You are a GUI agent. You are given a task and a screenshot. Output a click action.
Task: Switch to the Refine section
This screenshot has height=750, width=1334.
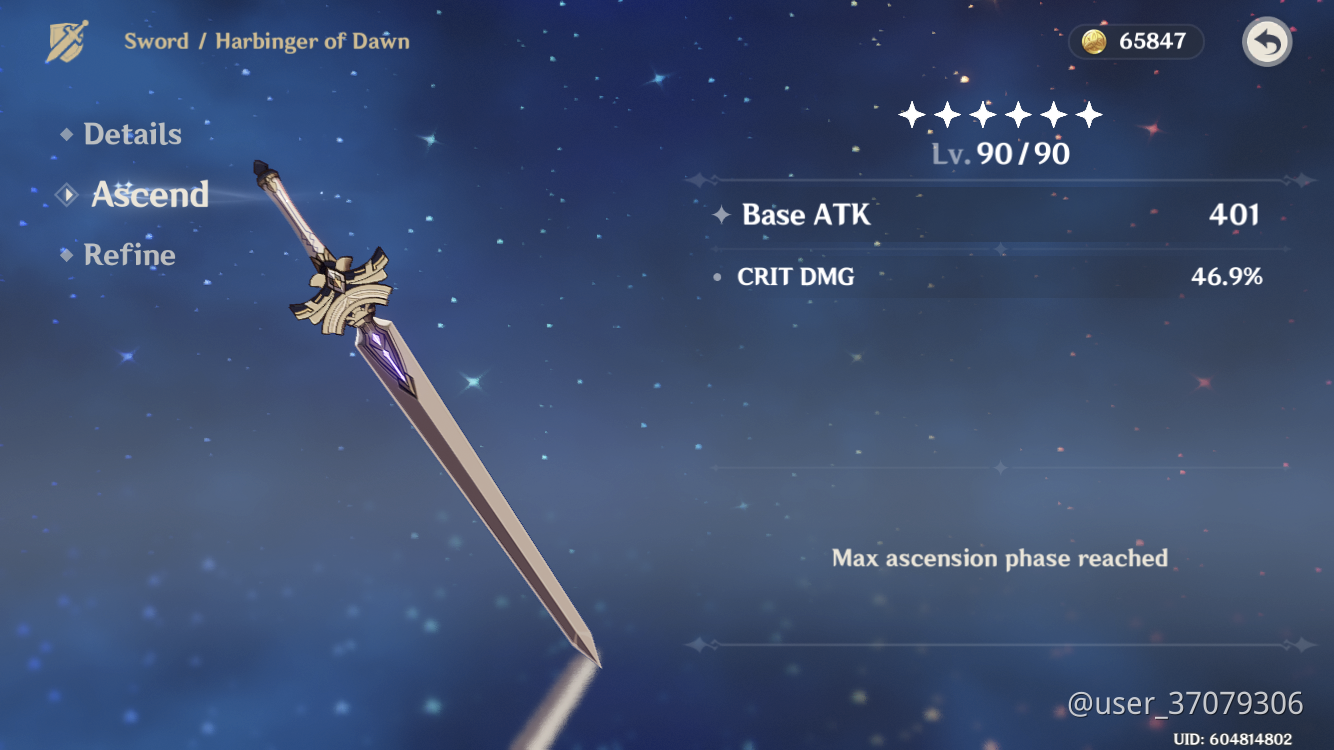[131, 254]
